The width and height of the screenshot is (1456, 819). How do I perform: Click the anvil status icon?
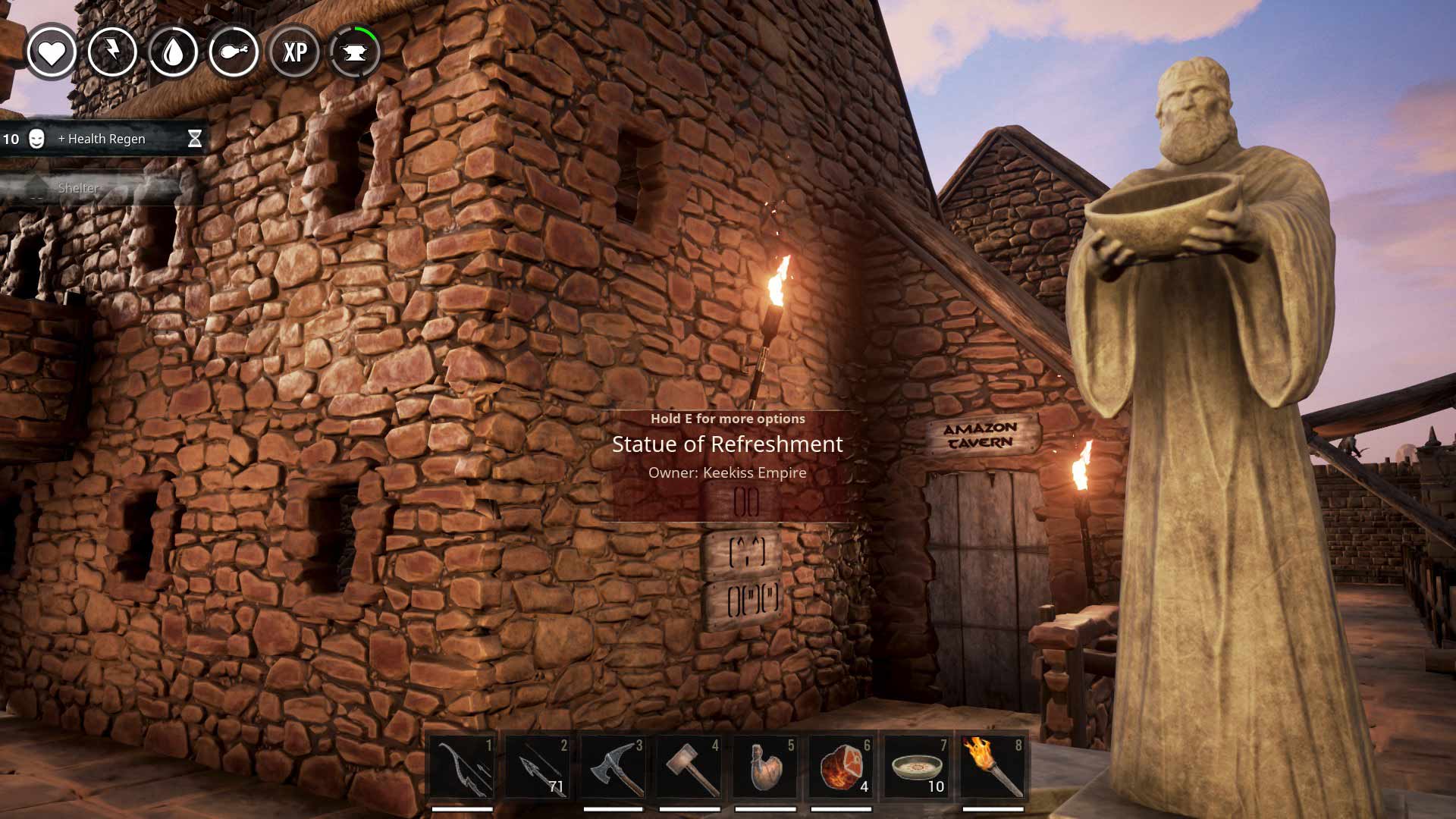pyautogui.click(x=355, y=52)
